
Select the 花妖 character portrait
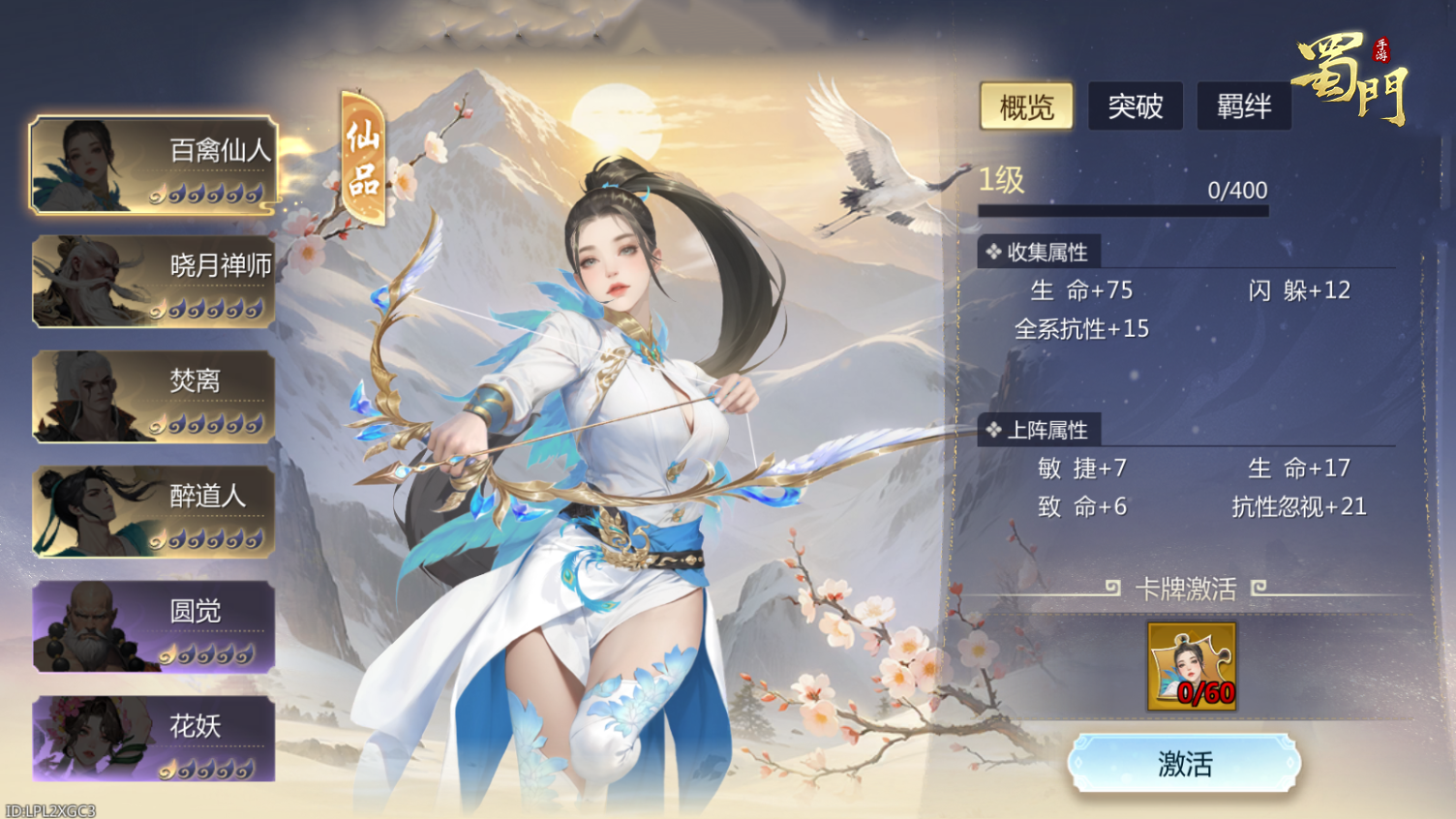click(x=152, y=741)
